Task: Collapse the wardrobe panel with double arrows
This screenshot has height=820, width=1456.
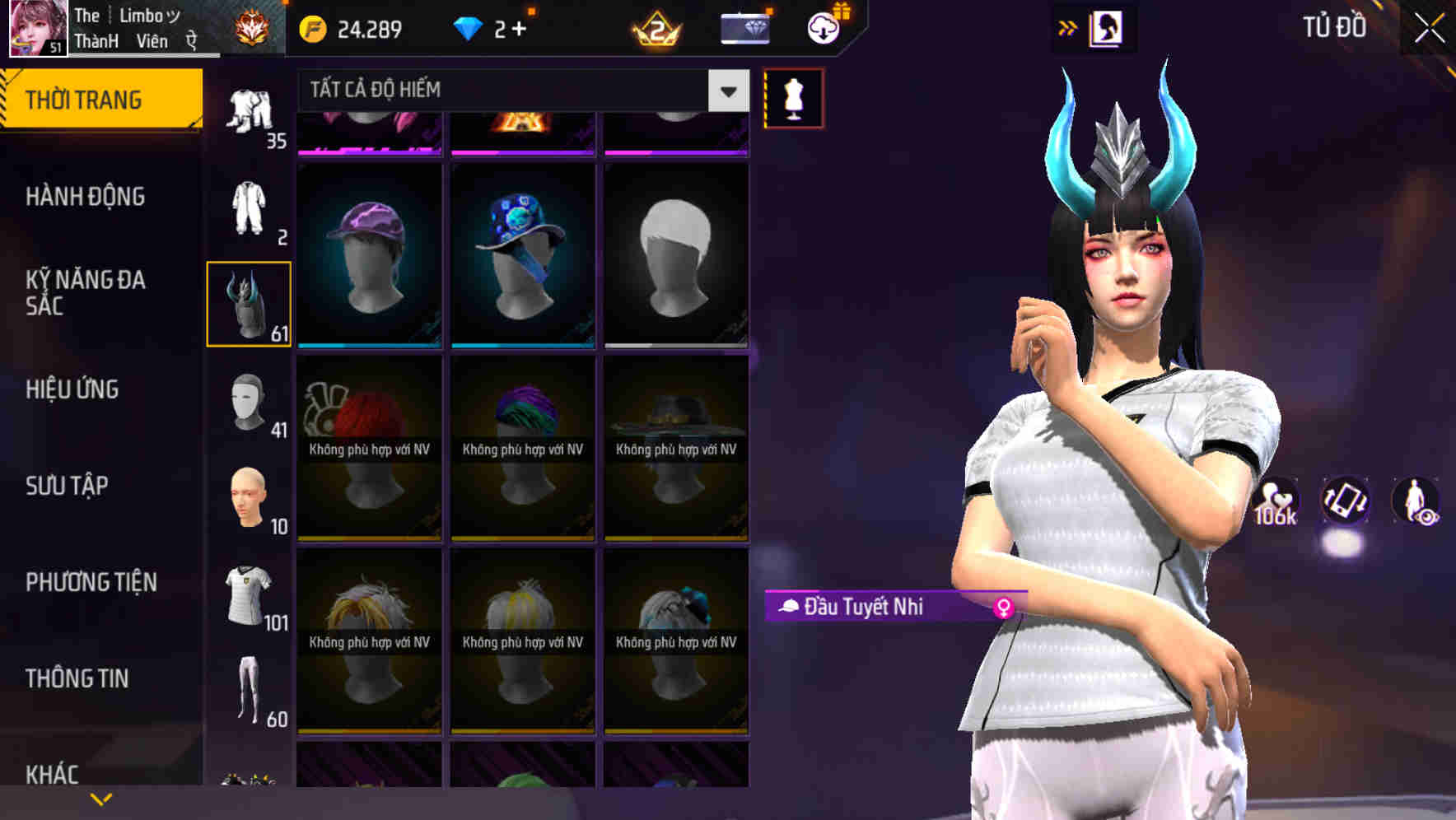Action: point(1066,26)
